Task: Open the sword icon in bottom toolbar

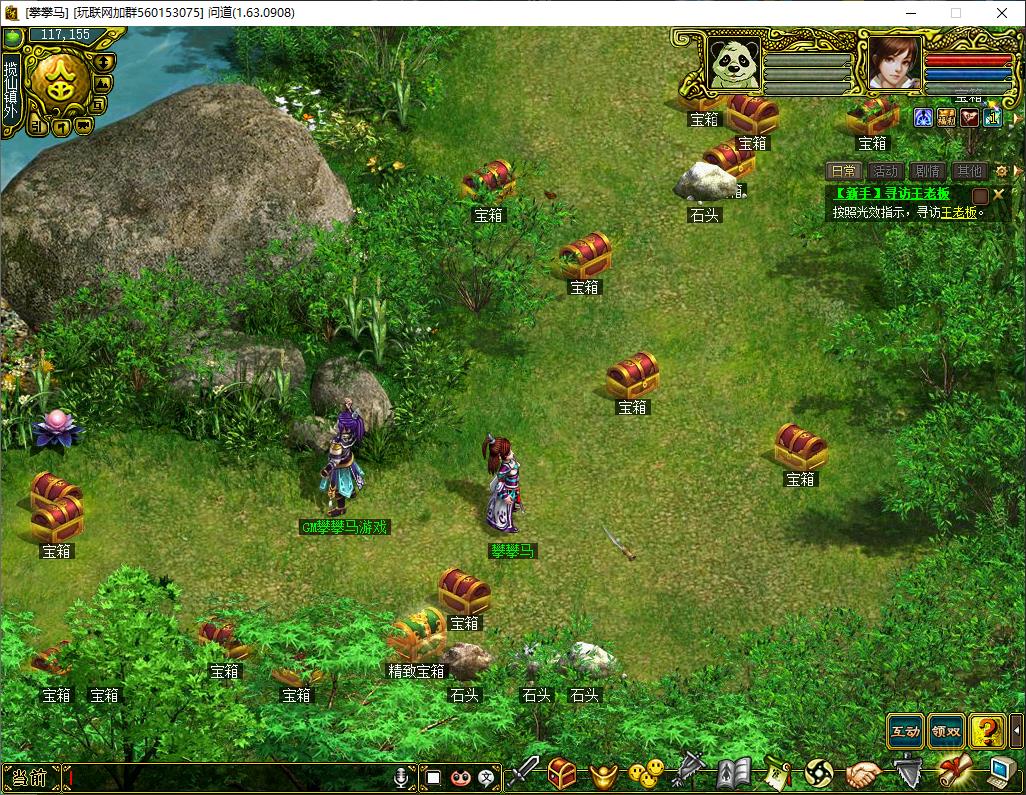Action: point(521,773)
